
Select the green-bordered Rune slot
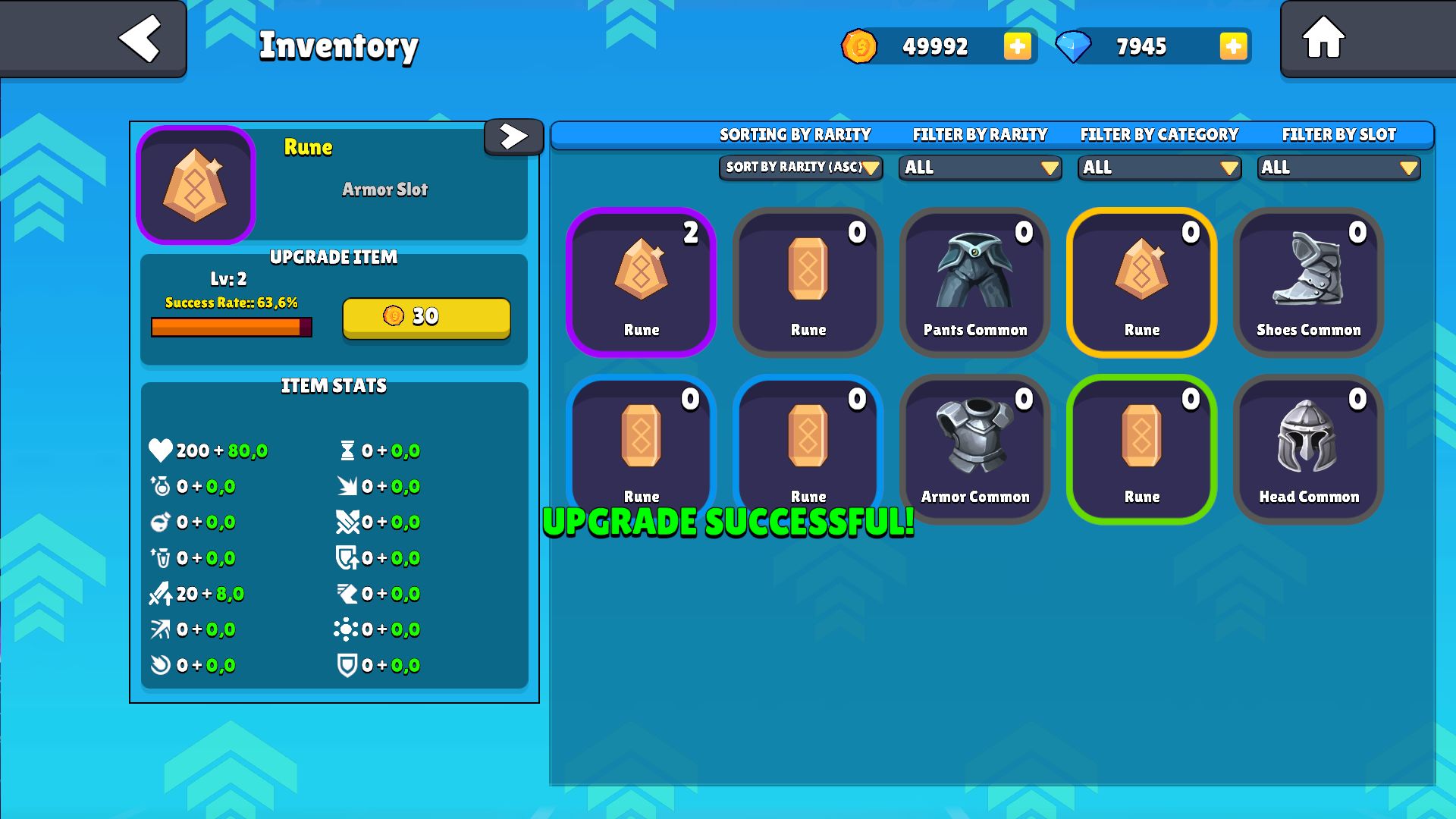click(1141, 449)
